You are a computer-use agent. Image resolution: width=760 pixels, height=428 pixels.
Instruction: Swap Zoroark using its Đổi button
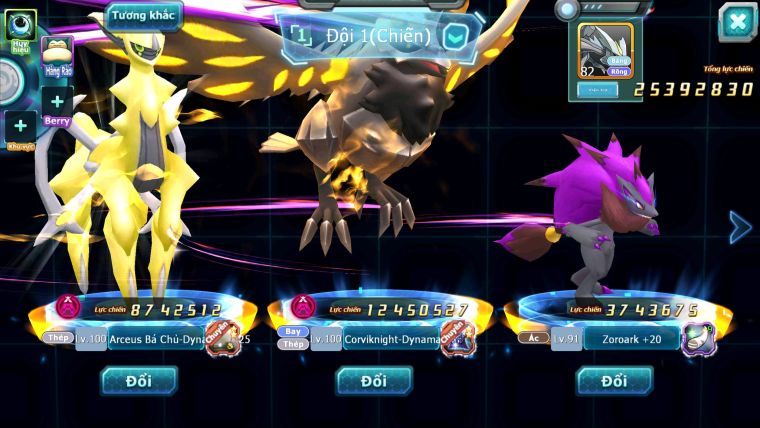[614, 381]
